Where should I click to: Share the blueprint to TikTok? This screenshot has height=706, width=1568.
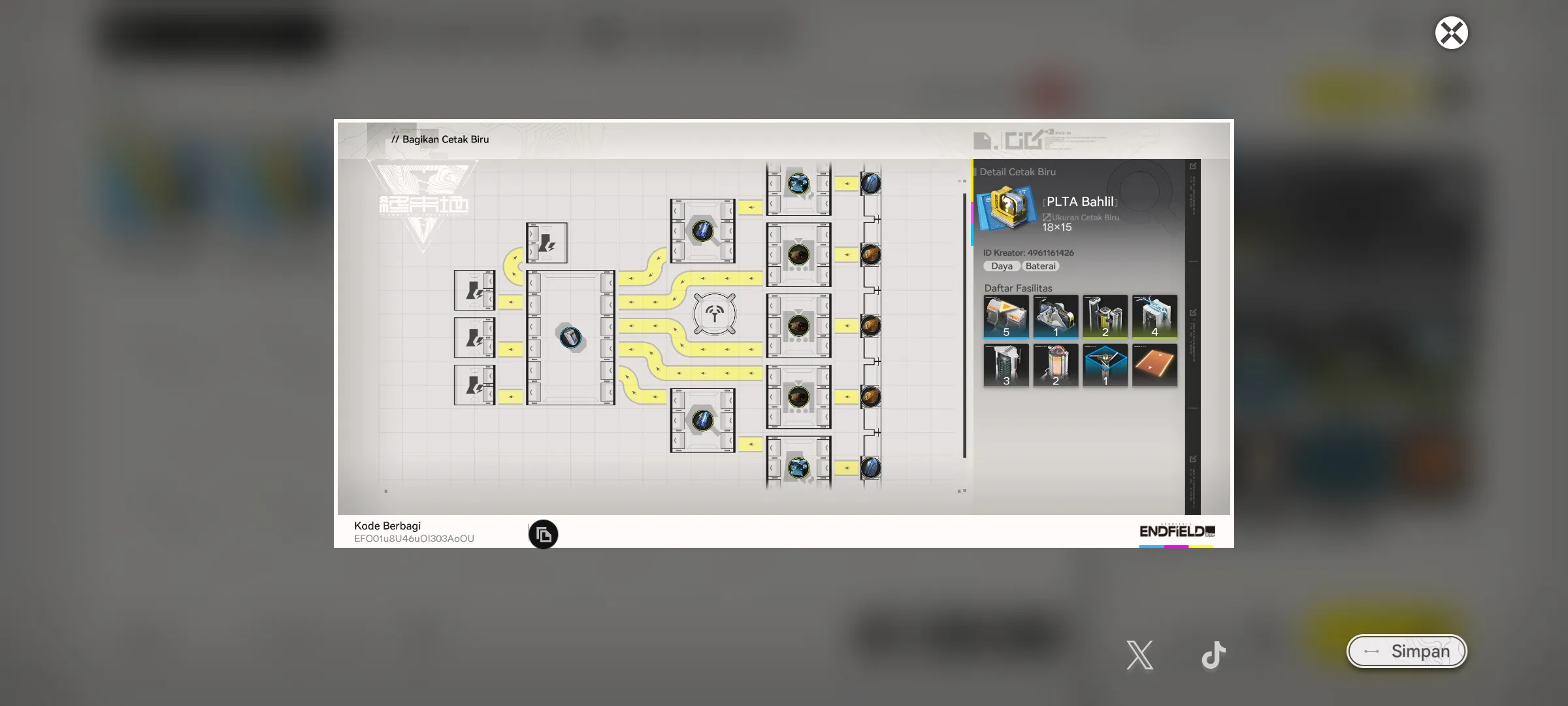[x=1213, y=654]
